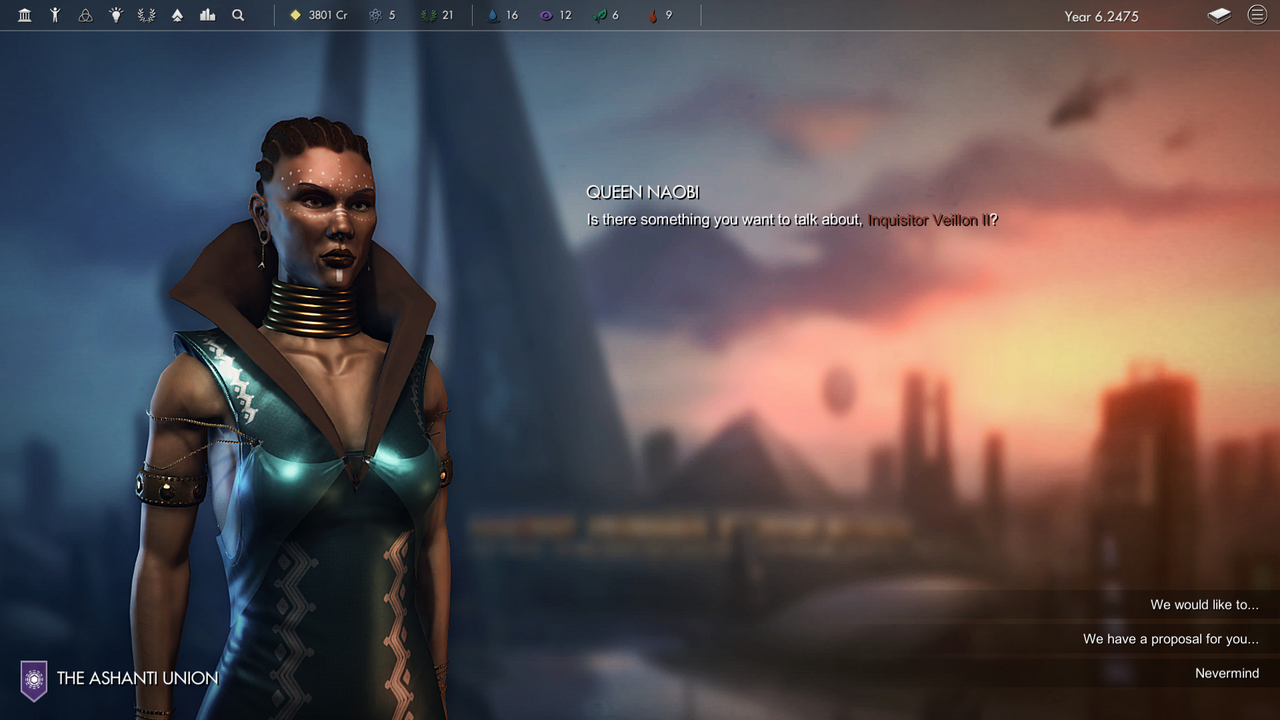Activate the magnifying glass search tool
Image resolution: width=1280 pixels, height=720 pixels.
pyautogui.click(x=237, y=15)
